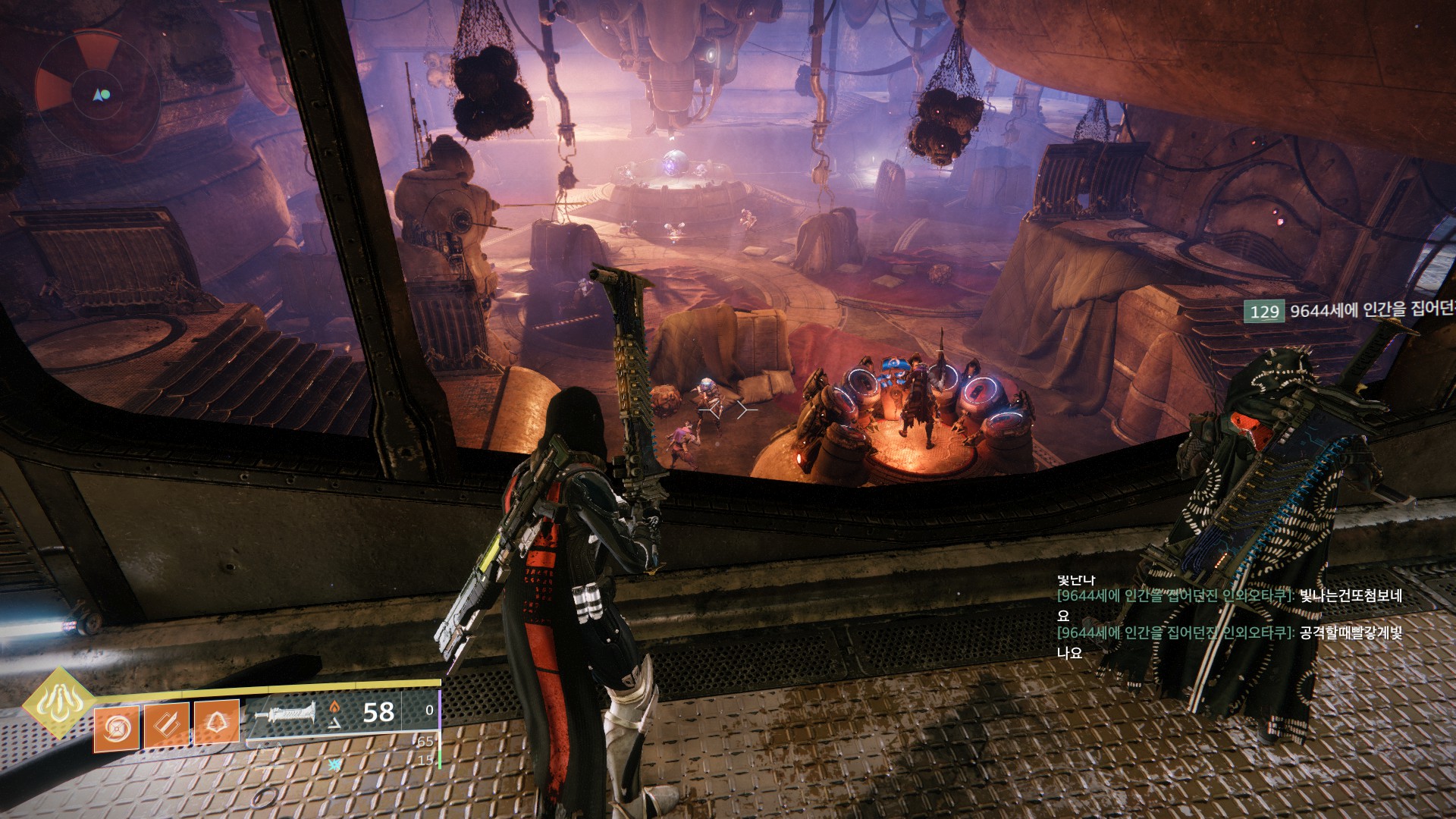This screenshot has height=819, width=1456.
Task: Select the equipped sword weapon icon
Action: tap(284, 714)
